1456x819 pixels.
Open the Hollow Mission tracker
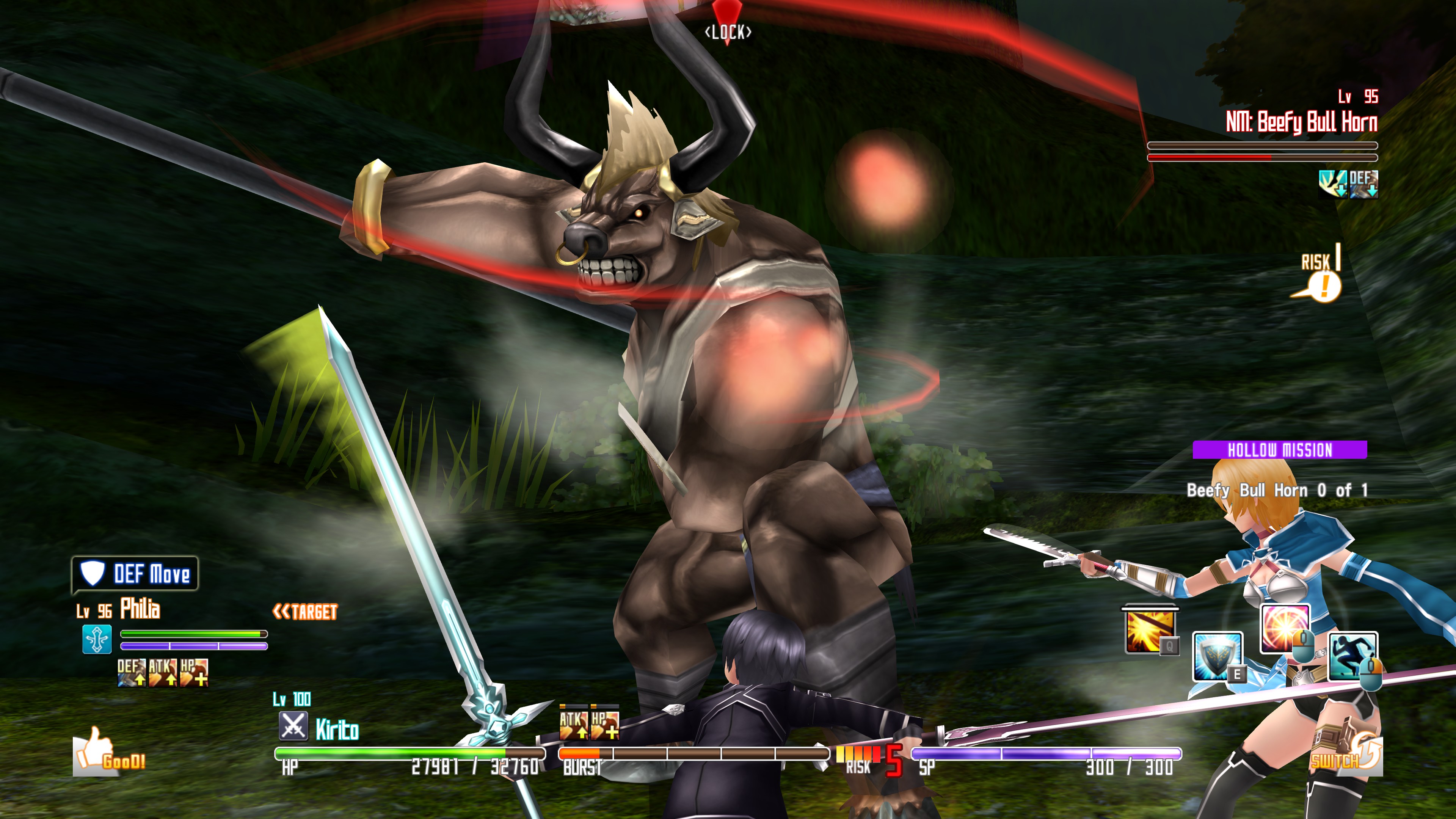(1280, 450)
